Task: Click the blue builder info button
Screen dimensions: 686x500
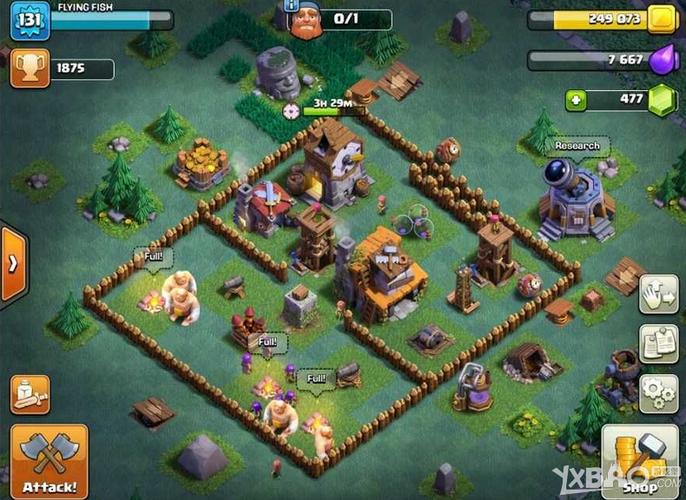Action: [x=292, y=6]
